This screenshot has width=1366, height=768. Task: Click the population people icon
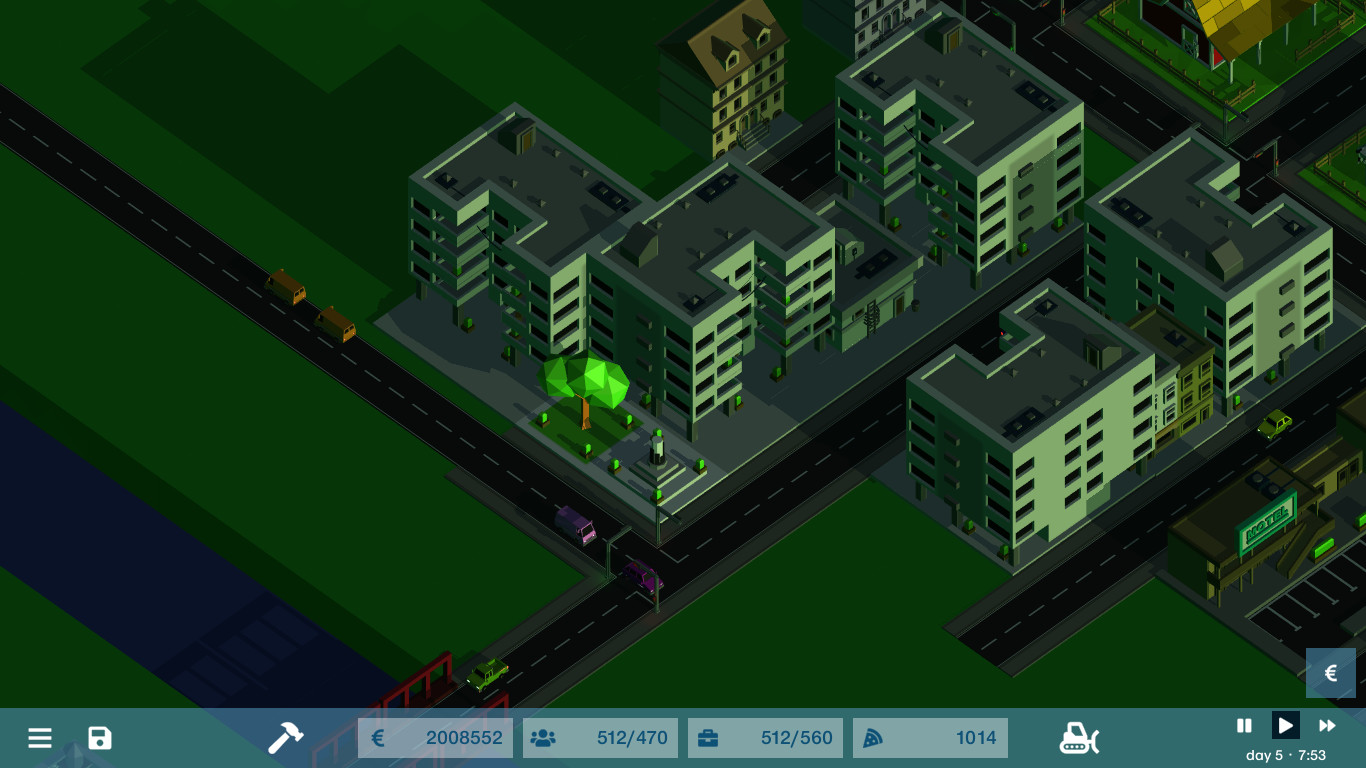tap(543, 738)
